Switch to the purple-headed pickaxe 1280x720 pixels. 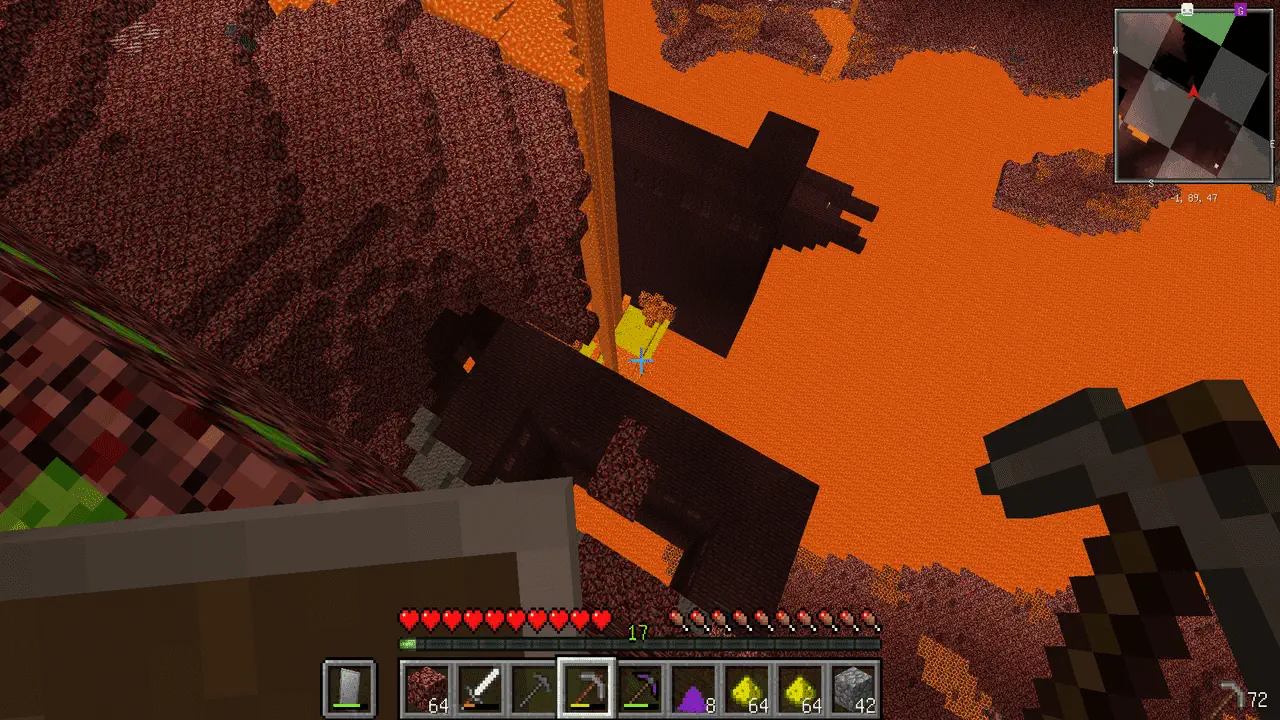639,689
